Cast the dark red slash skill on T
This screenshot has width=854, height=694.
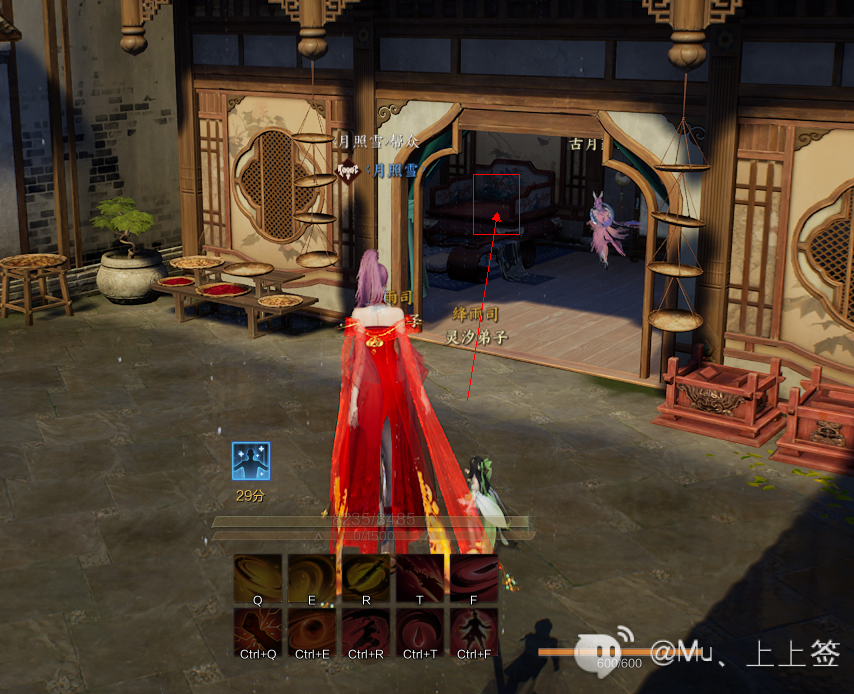420,579
